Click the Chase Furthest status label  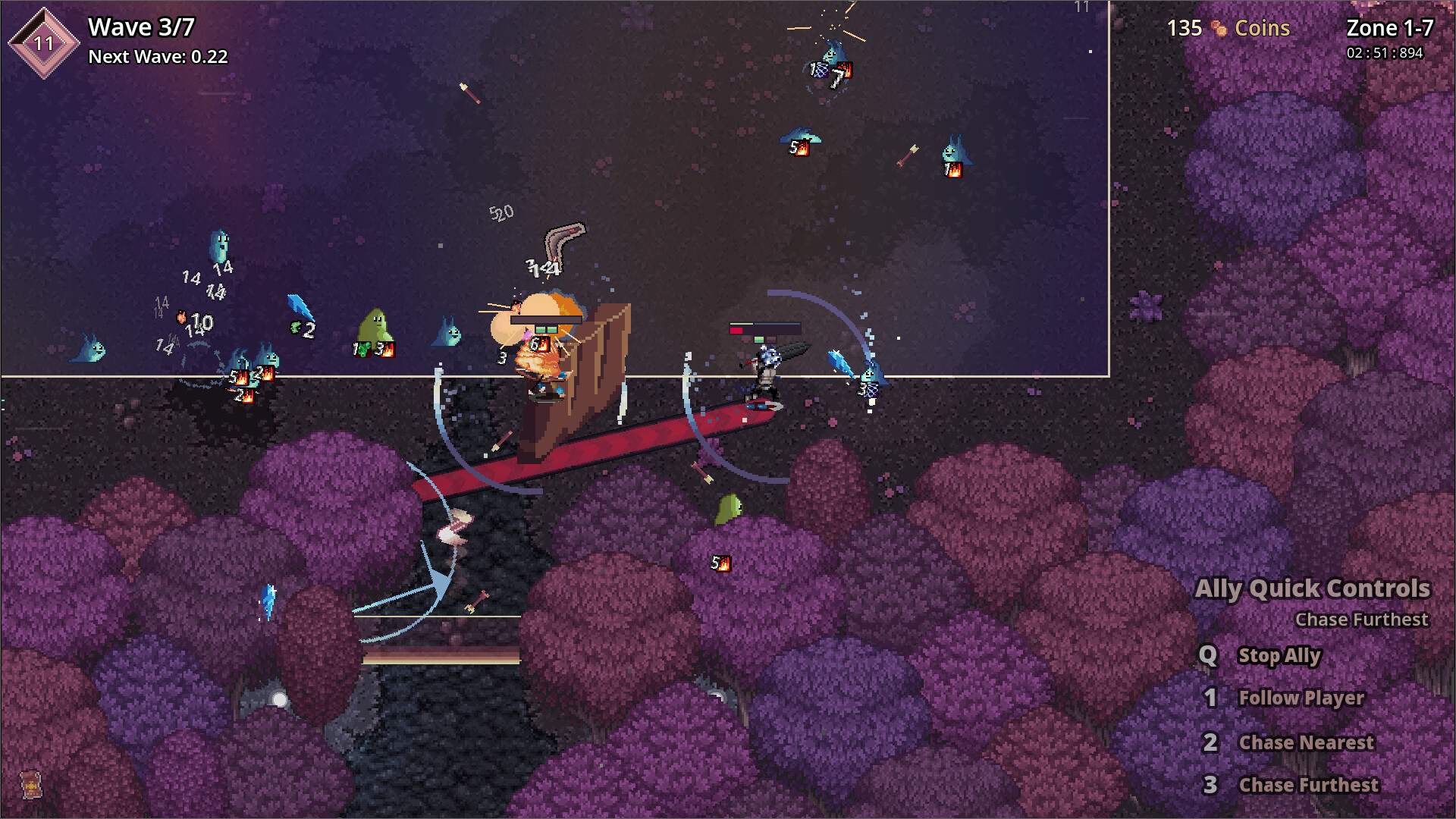pos(1362,620)
